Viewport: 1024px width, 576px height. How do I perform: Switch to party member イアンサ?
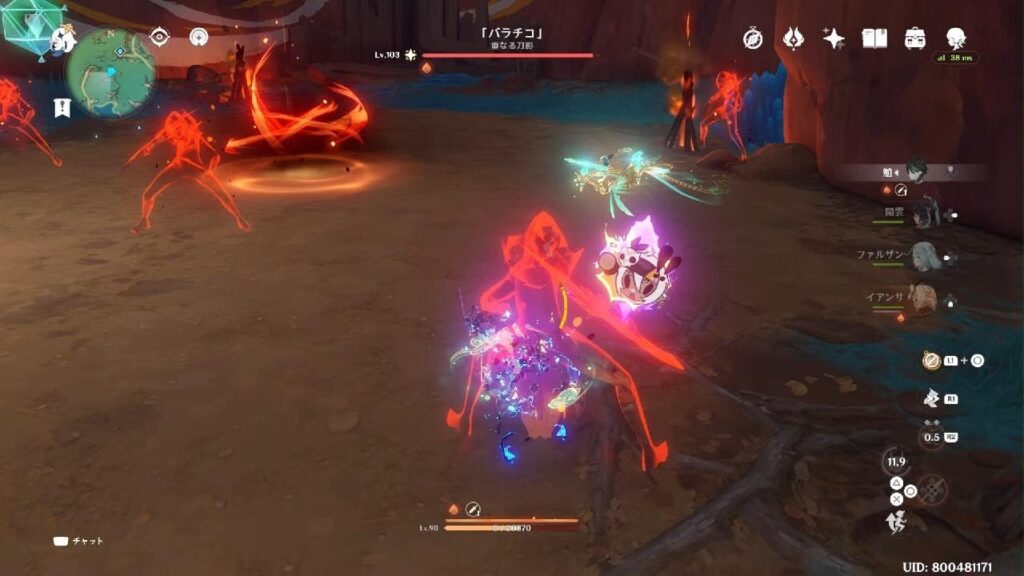921,298
